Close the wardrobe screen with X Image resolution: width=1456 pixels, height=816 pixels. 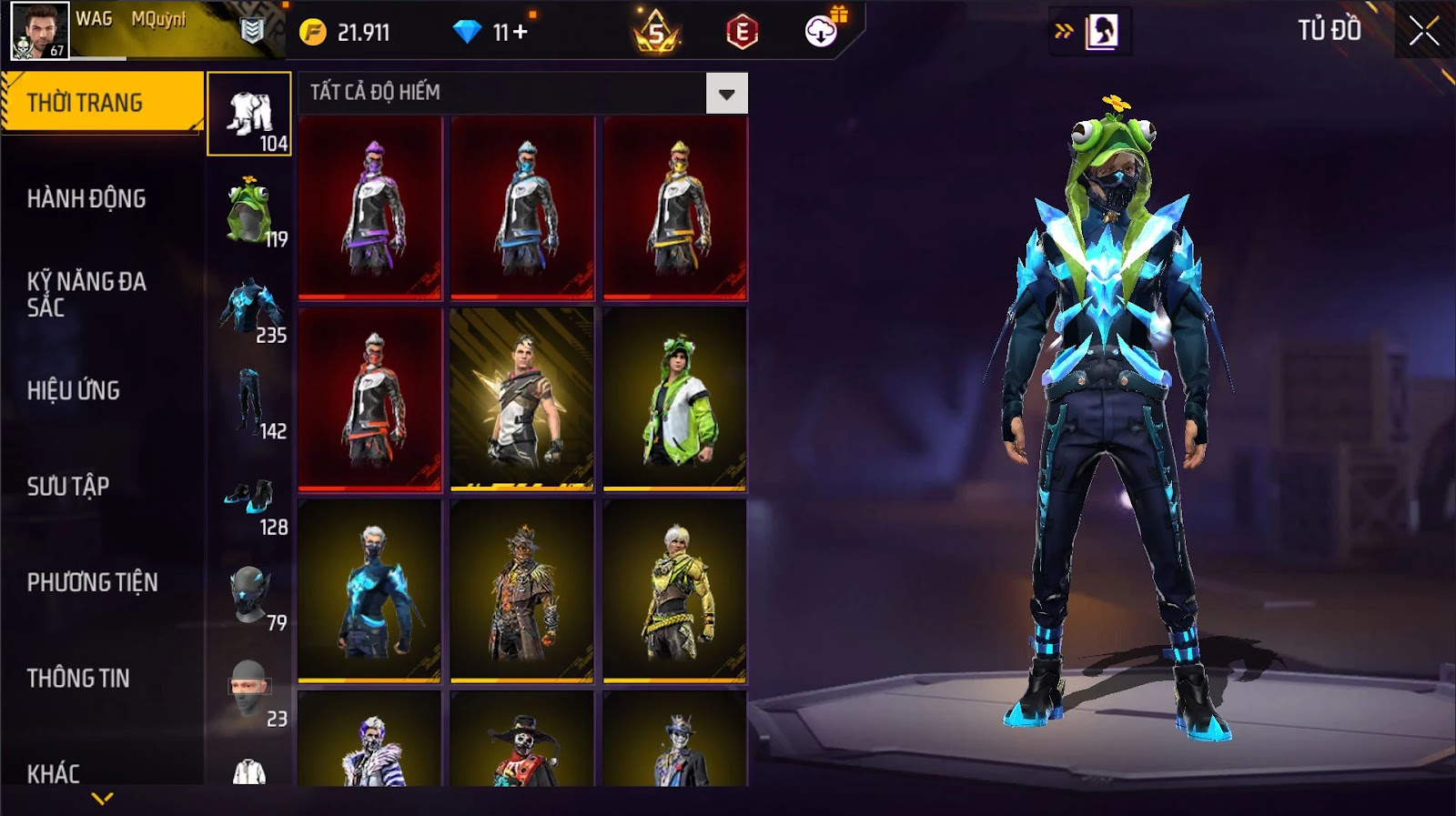tap(1423, 32)
